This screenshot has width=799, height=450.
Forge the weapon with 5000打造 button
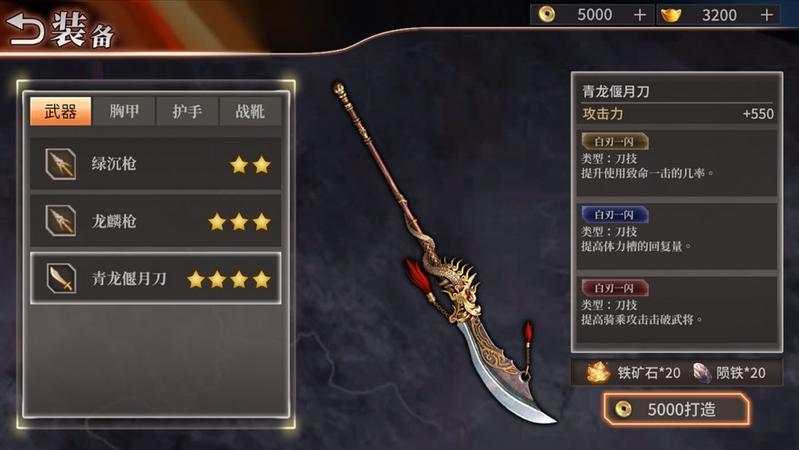pyautogui.click(x=675, y=409)
